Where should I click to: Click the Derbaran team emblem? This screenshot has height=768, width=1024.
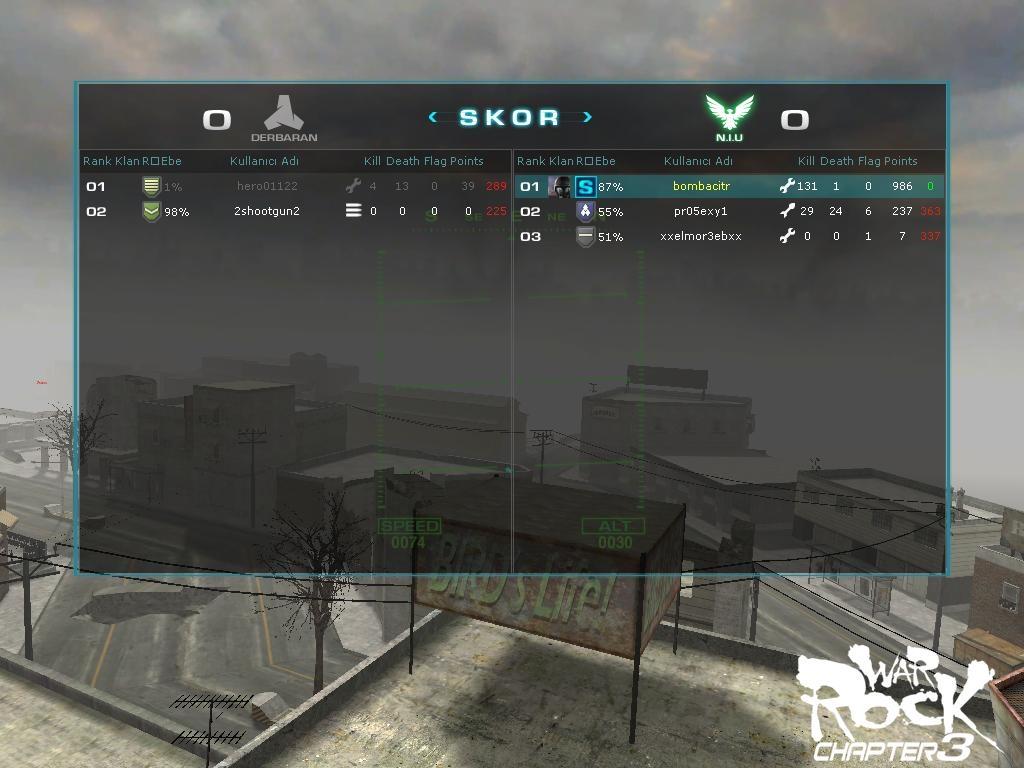click(284, 113)
